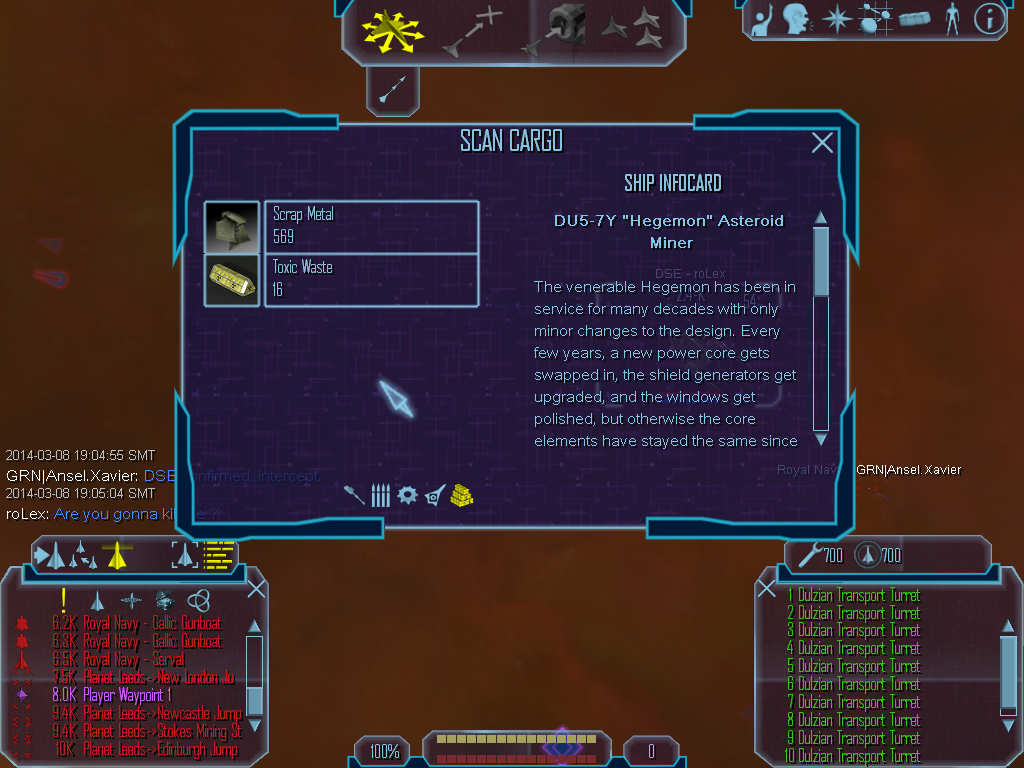Close the contact list panel
The image size is (1024, 768).
tap(256, 588)
